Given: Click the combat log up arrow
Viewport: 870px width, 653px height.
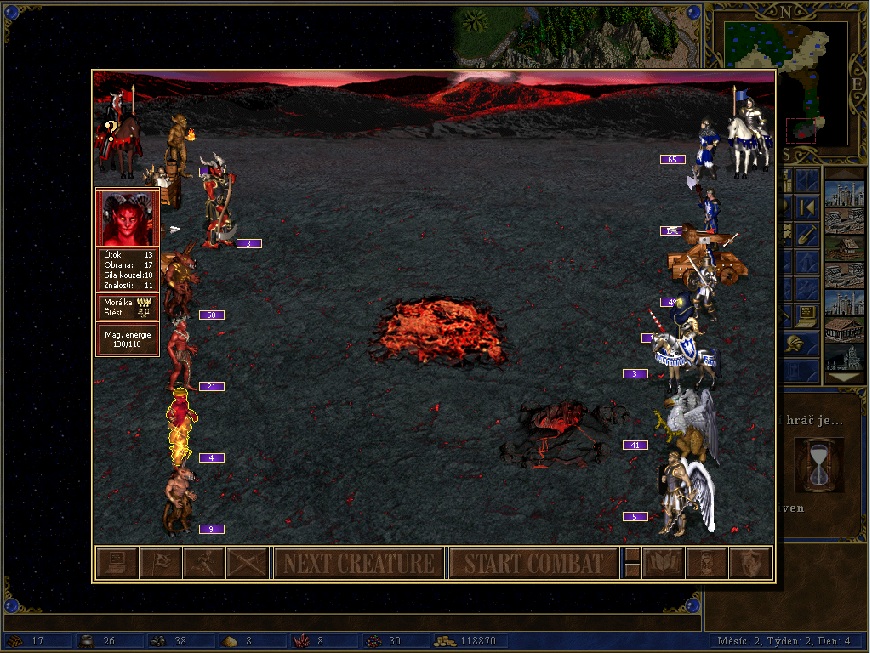Looking at the screenshot, I should 631,555.
